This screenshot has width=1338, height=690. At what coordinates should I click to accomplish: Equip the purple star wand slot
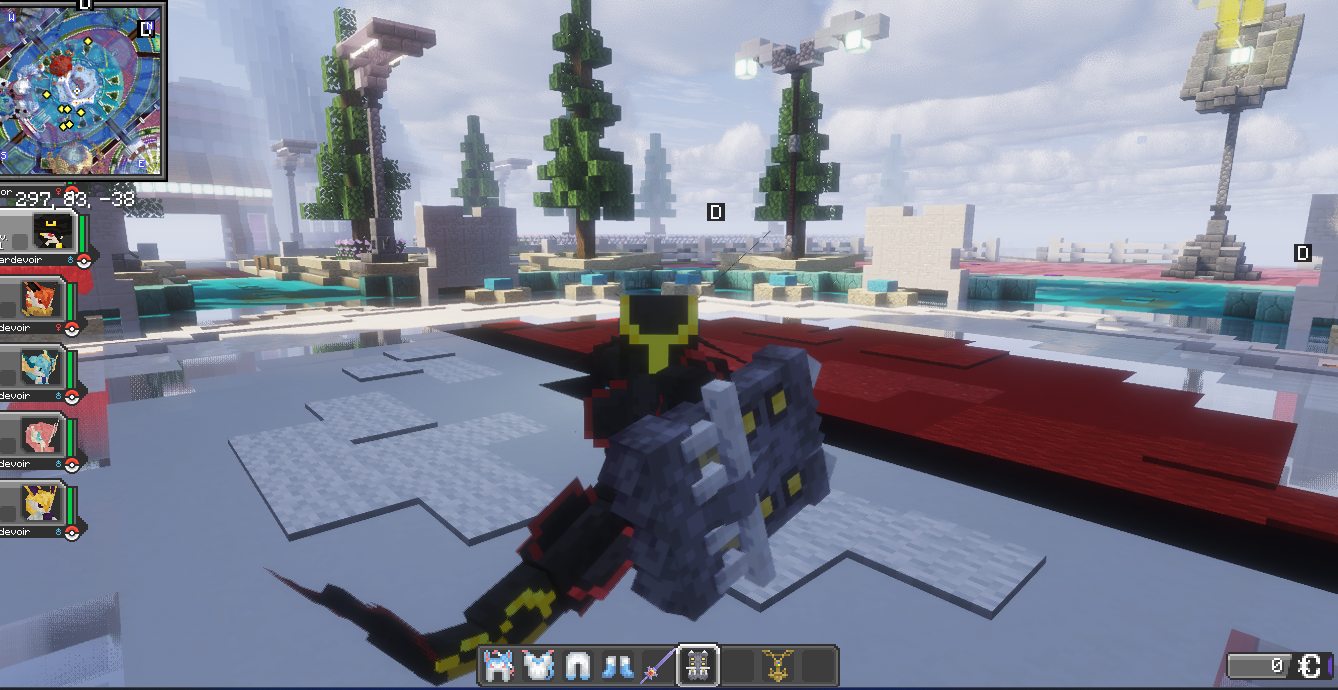click(x=657, y=666)
